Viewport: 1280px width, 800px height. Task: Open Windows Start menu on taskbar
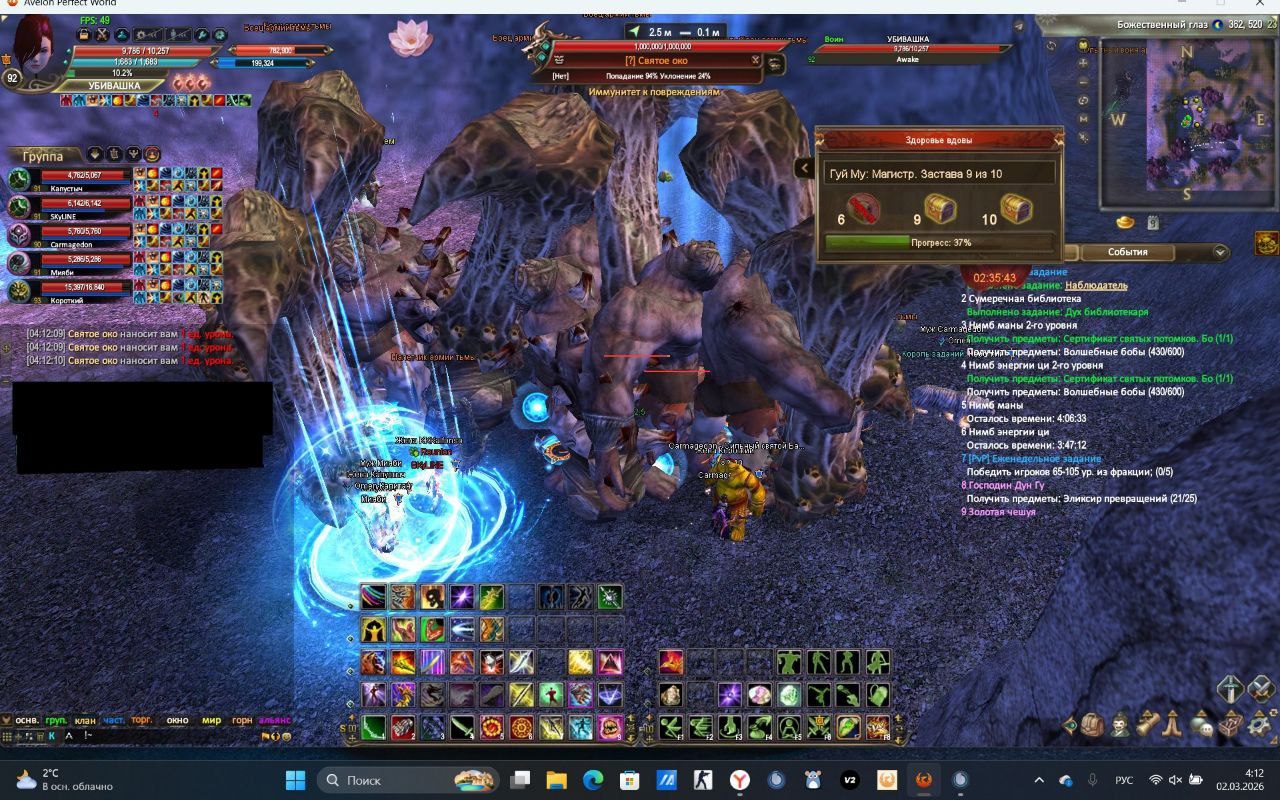click(x=295, y=780)
